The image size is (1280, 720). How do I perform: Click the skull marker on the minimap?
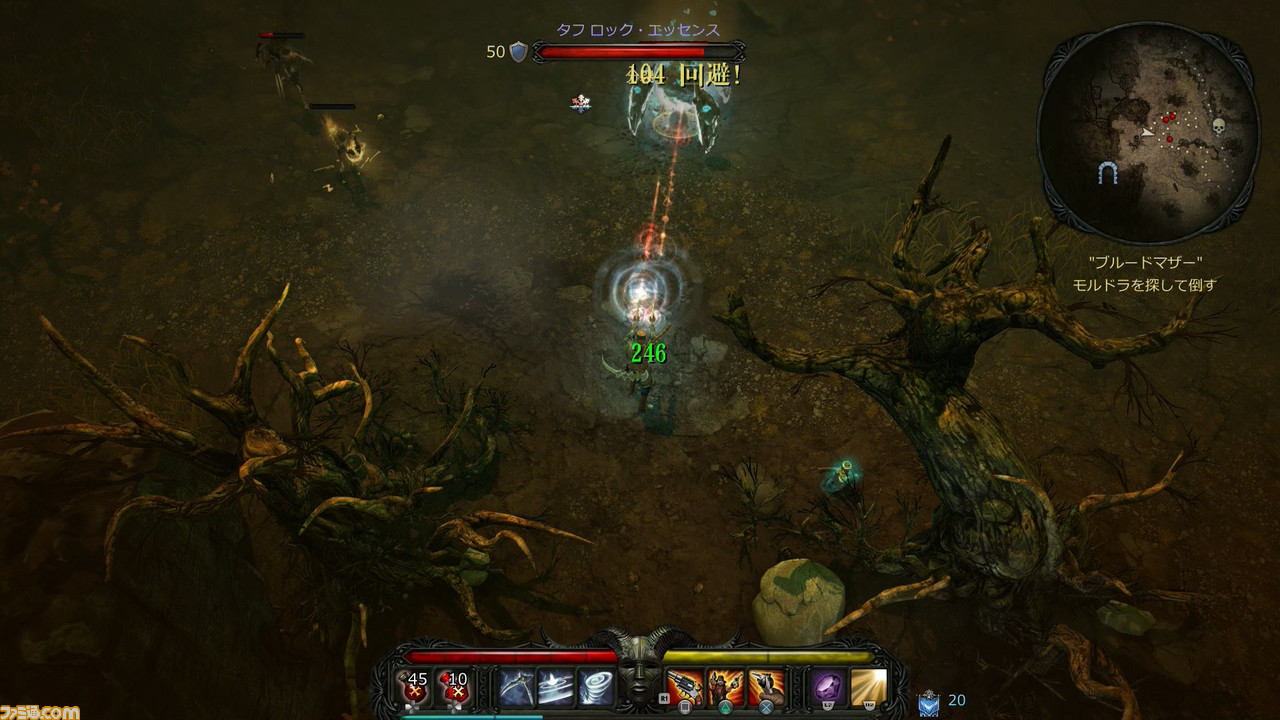[1219, 126]
